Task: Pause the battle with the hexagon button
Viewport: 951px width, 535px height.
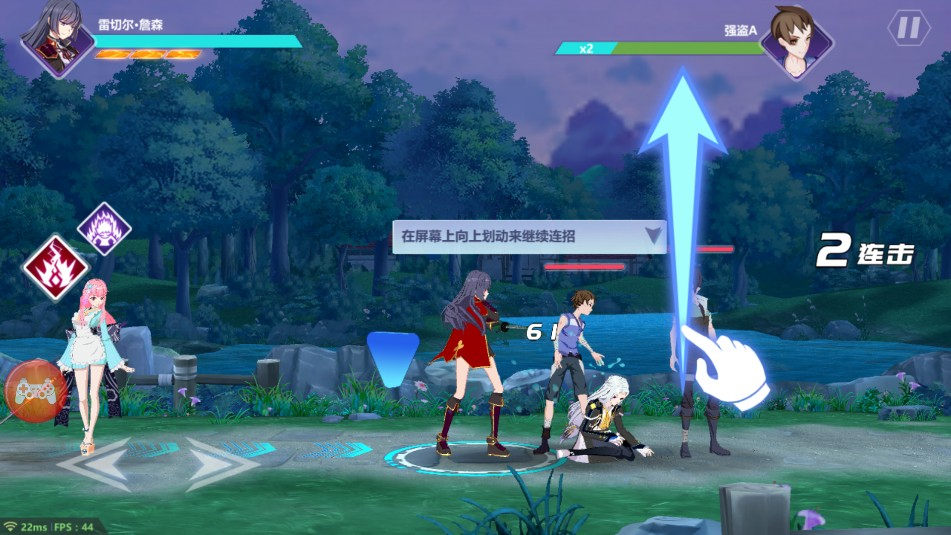Action: (x=908, y=28)
